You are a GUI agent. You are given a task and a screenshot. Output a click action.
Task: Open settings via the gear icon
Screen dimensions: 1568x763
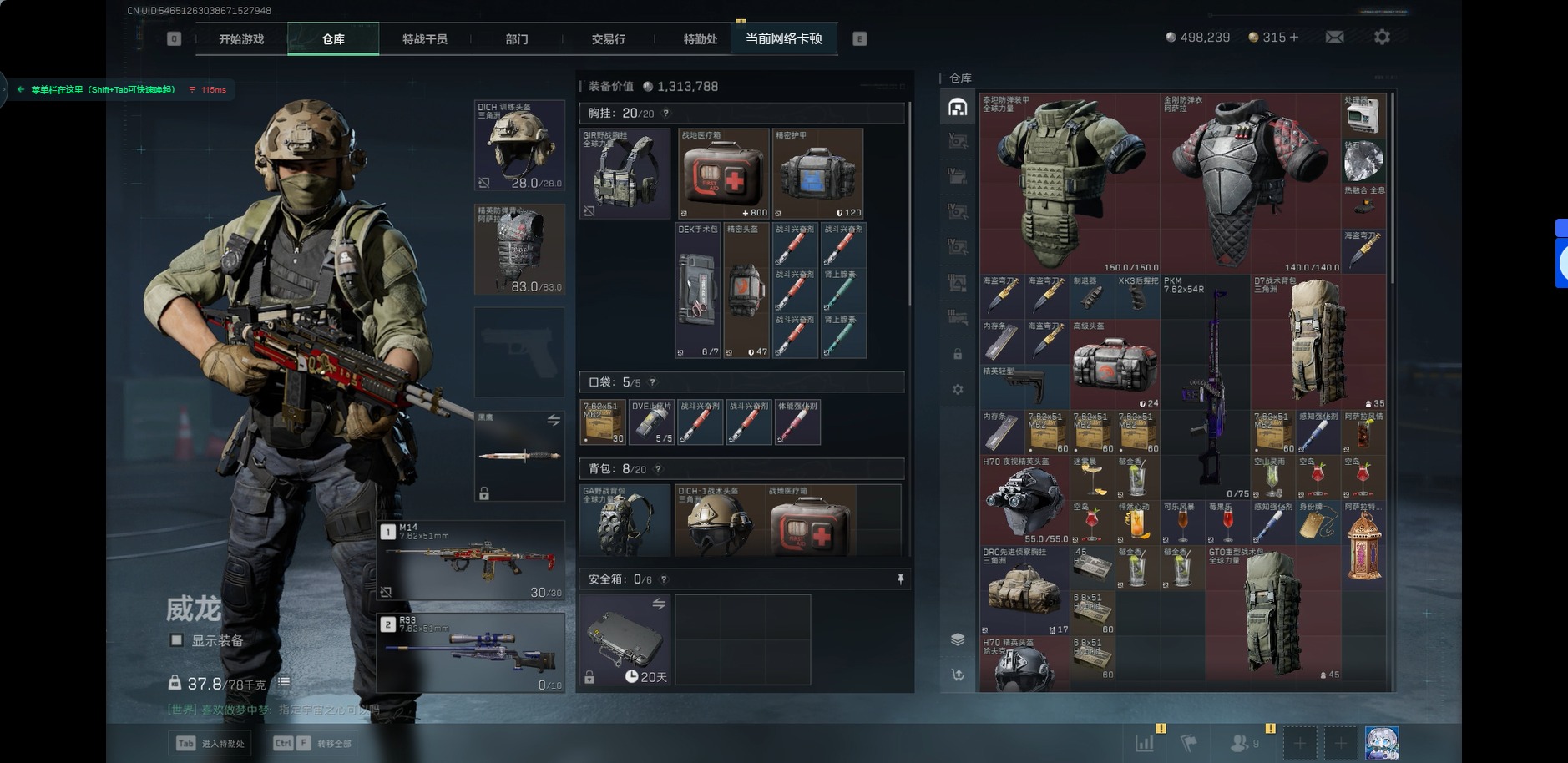[1382, 38]
